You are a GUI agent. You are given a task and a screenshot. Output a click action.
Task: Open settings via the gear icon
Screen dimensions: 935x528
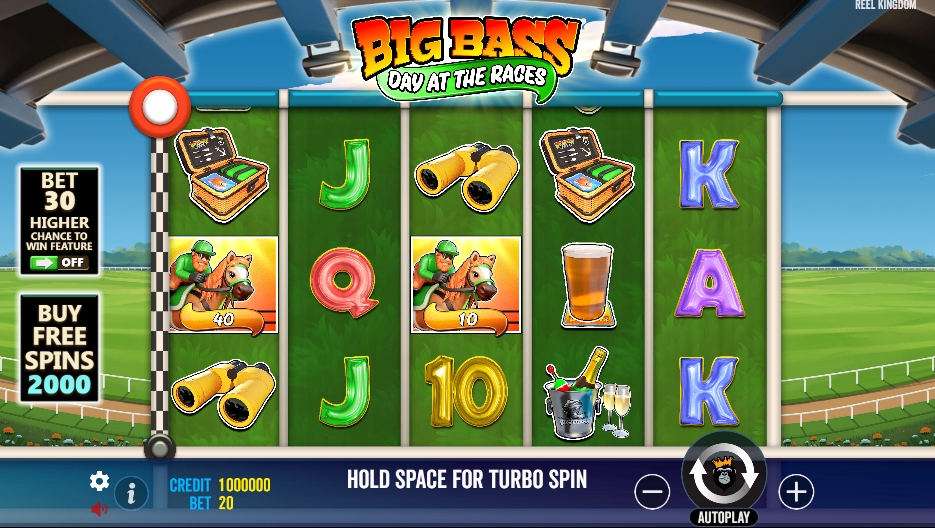99,481
